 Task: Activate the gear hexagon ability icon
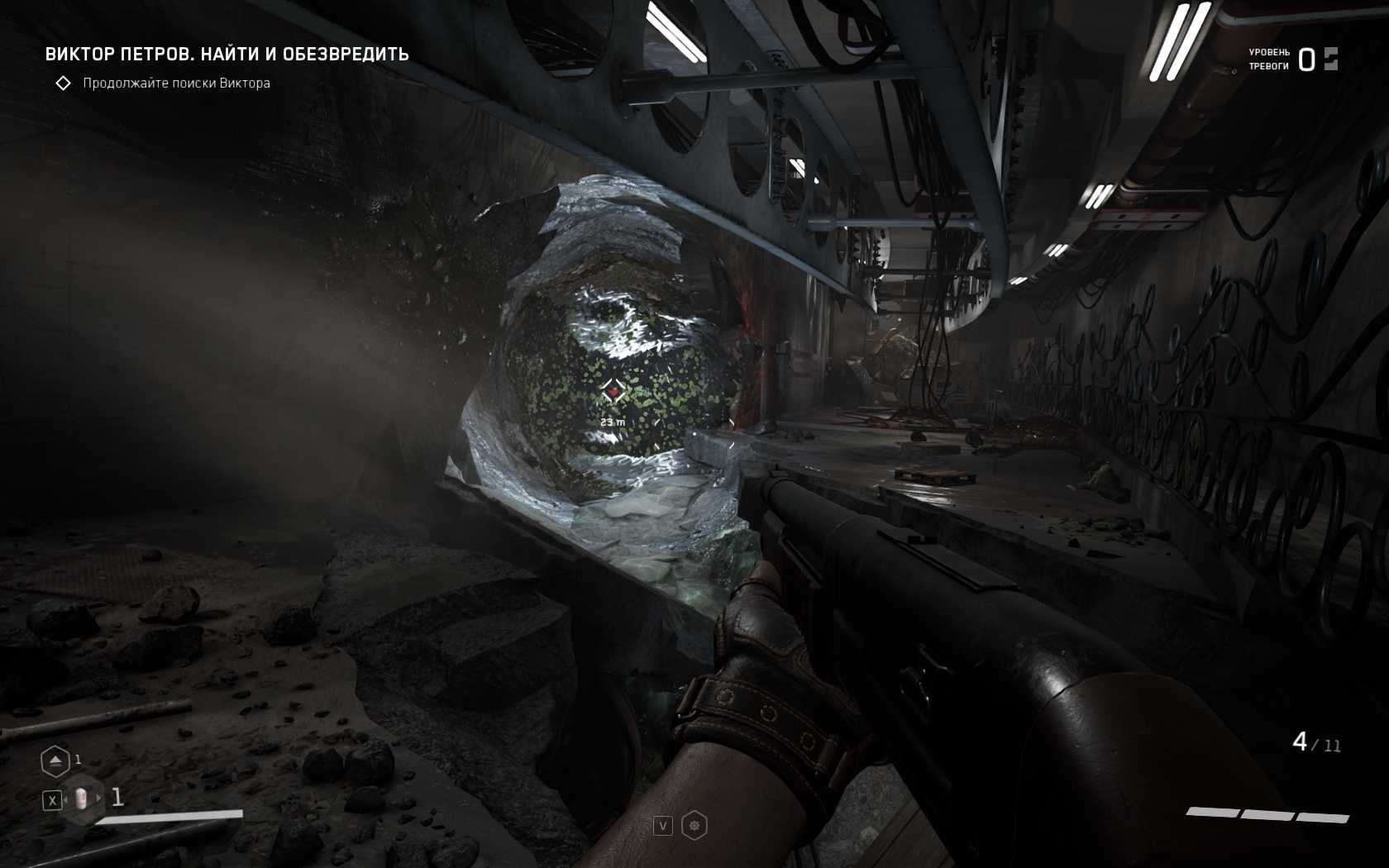(694, 825)
